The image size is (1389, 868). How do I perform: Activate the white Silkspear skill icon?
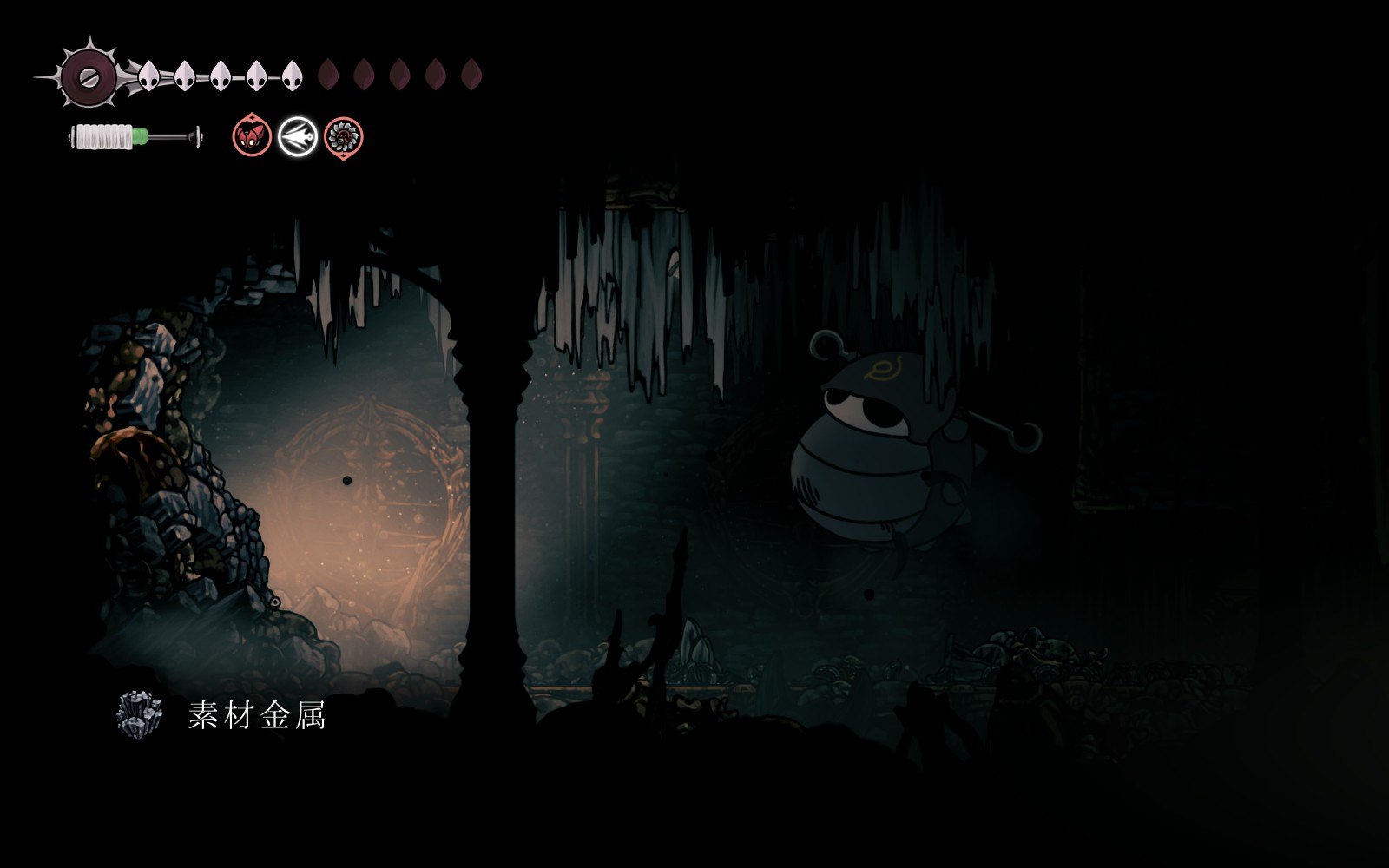(298, 137)
